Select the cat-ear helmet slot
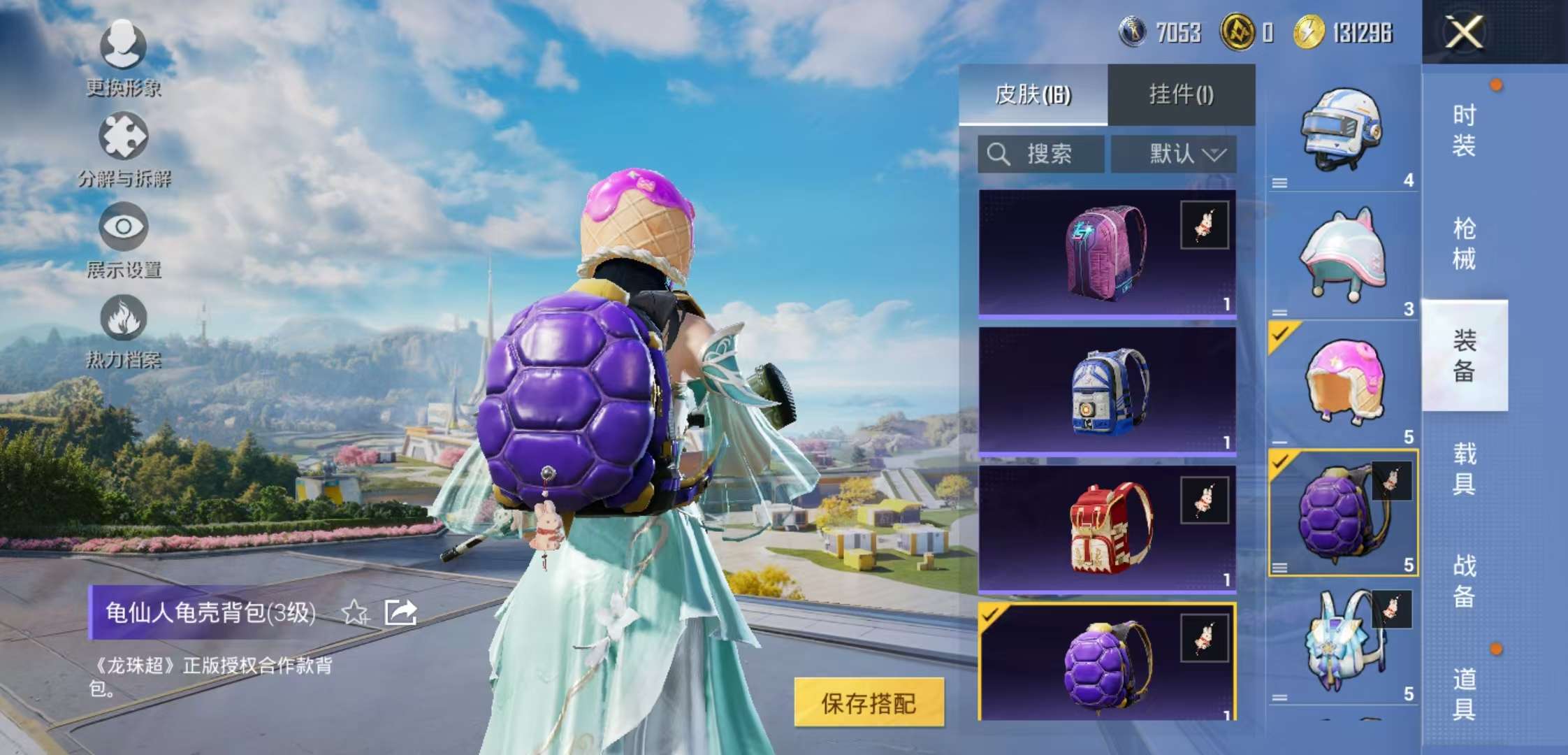Viewport: 1568px width, 755px height. click(x=1342, y=257)
